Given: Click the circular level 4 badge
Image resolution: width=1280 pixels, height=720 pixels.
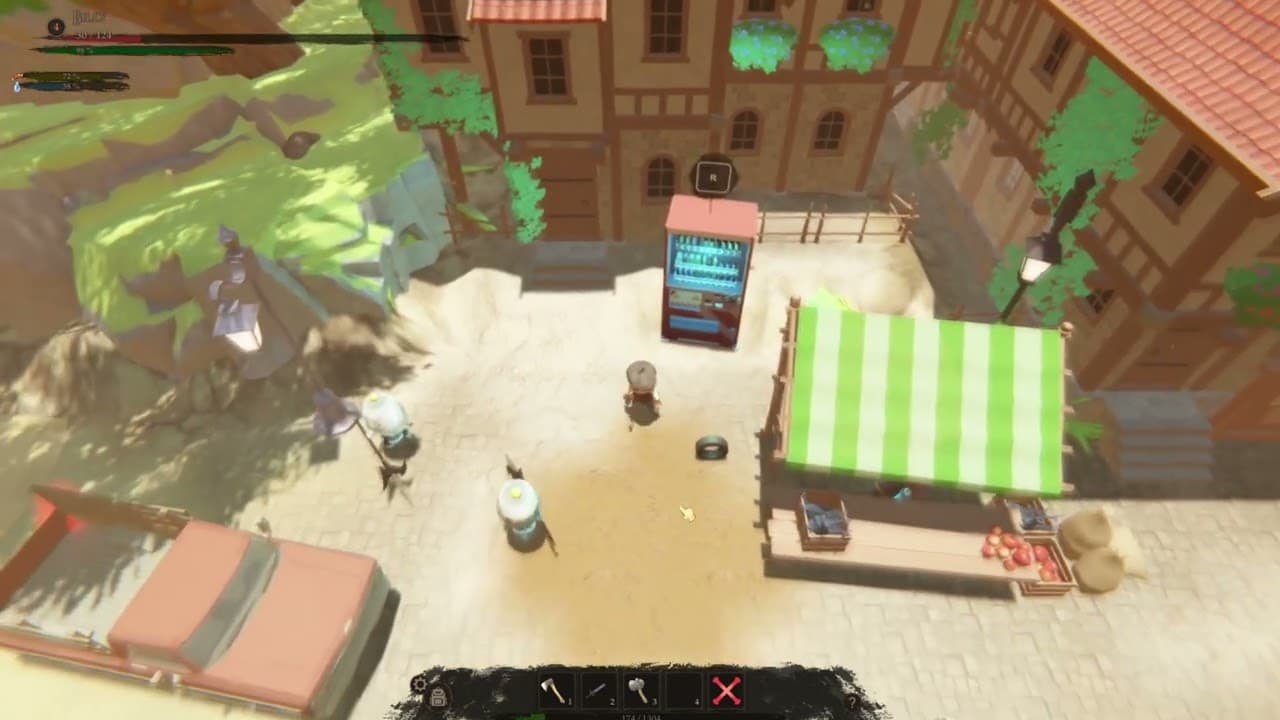Looking at the screenshot, I should pos(55,26).
